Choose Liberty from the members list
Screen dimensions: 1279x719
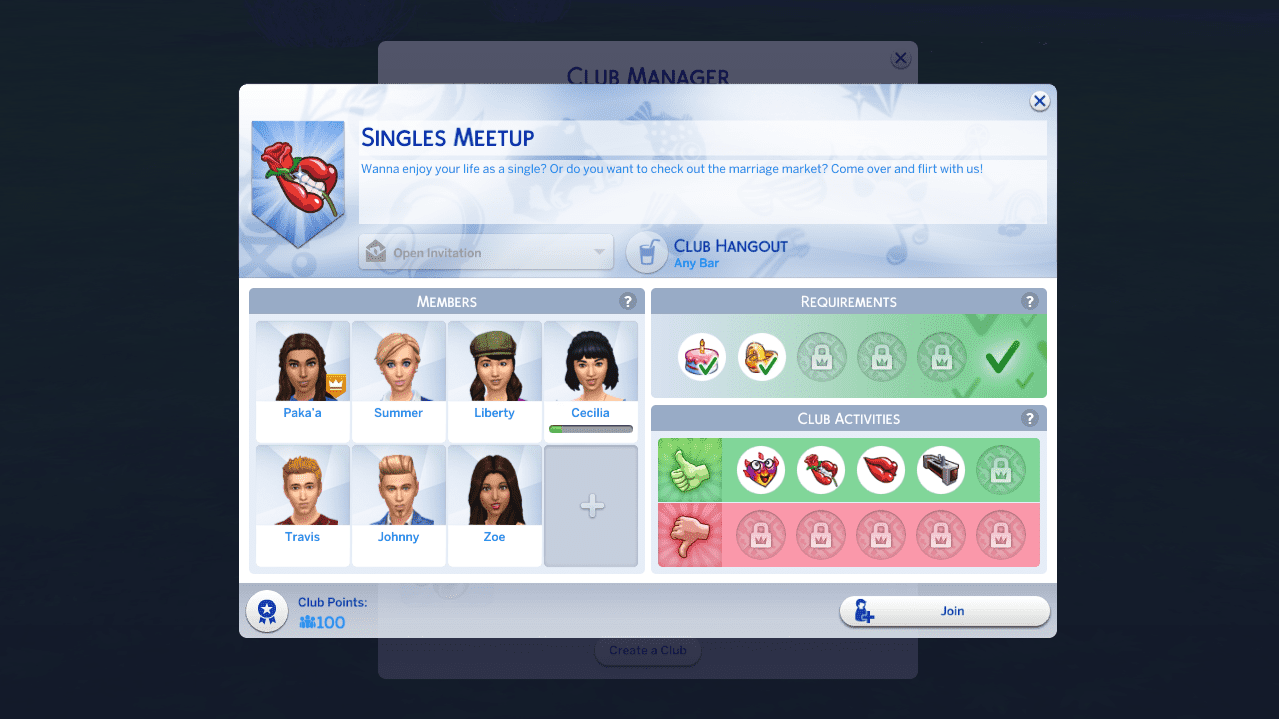(494, 370)
